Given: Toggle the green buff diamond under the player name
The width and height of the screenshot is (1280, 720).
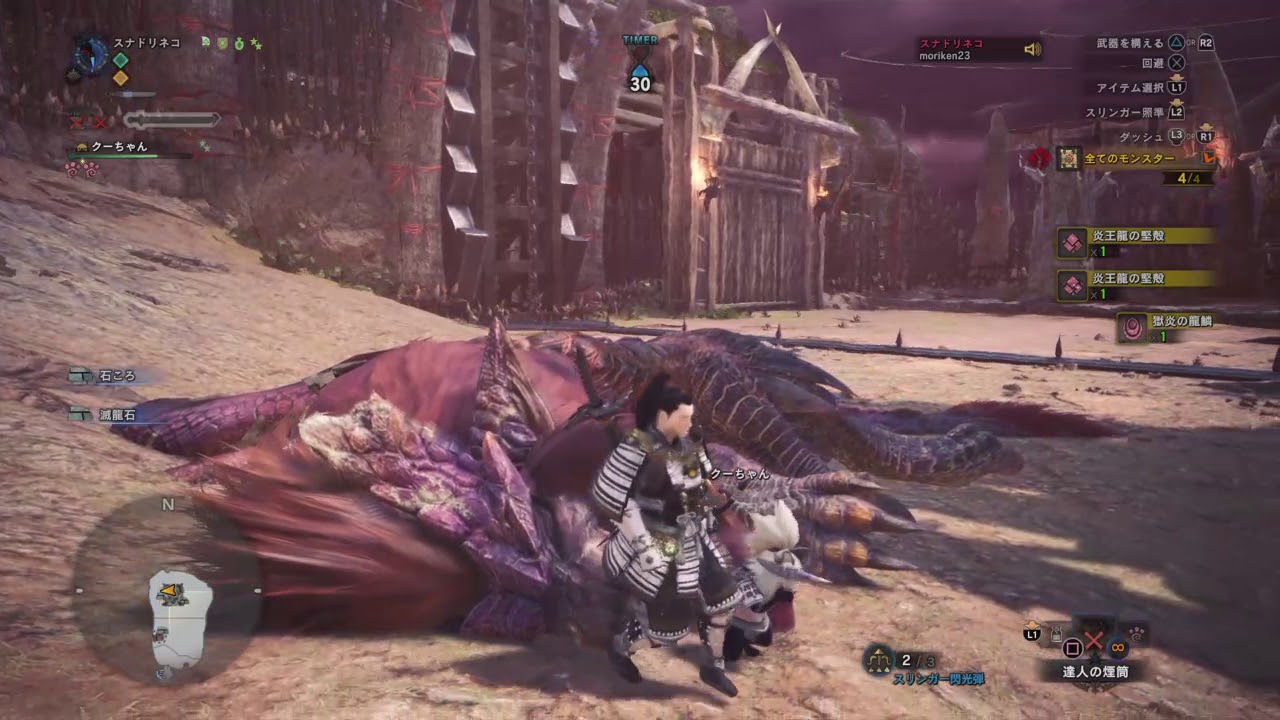Looking at the screenshot, I should (120, 60).
